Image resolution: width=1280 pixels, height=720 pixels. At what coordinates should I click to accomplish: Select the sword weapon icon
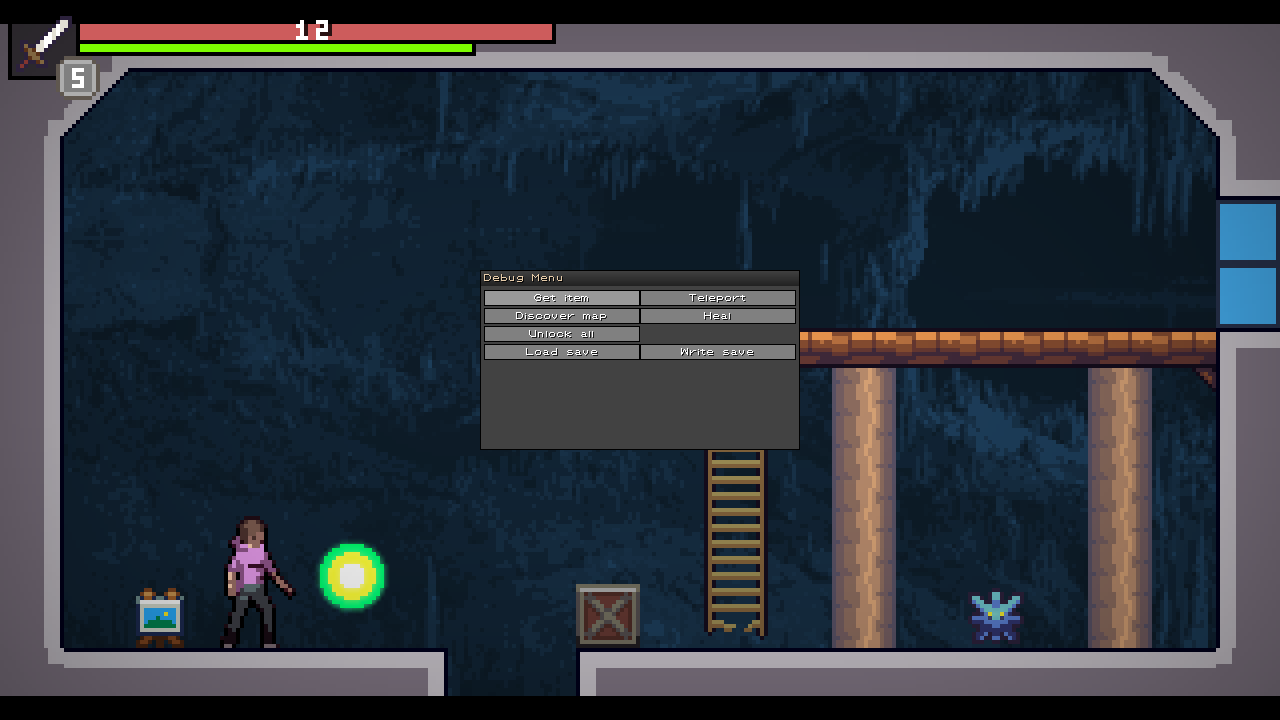tap(42, 46)
